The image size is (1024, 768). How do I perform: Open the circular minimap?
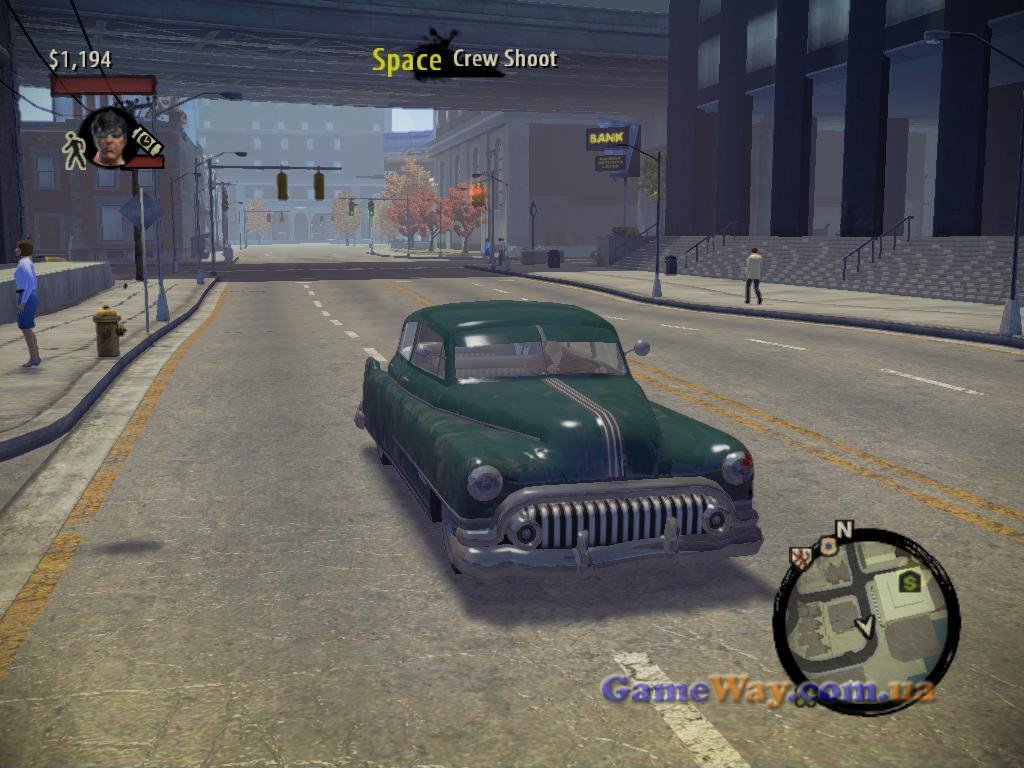(866, 621)
